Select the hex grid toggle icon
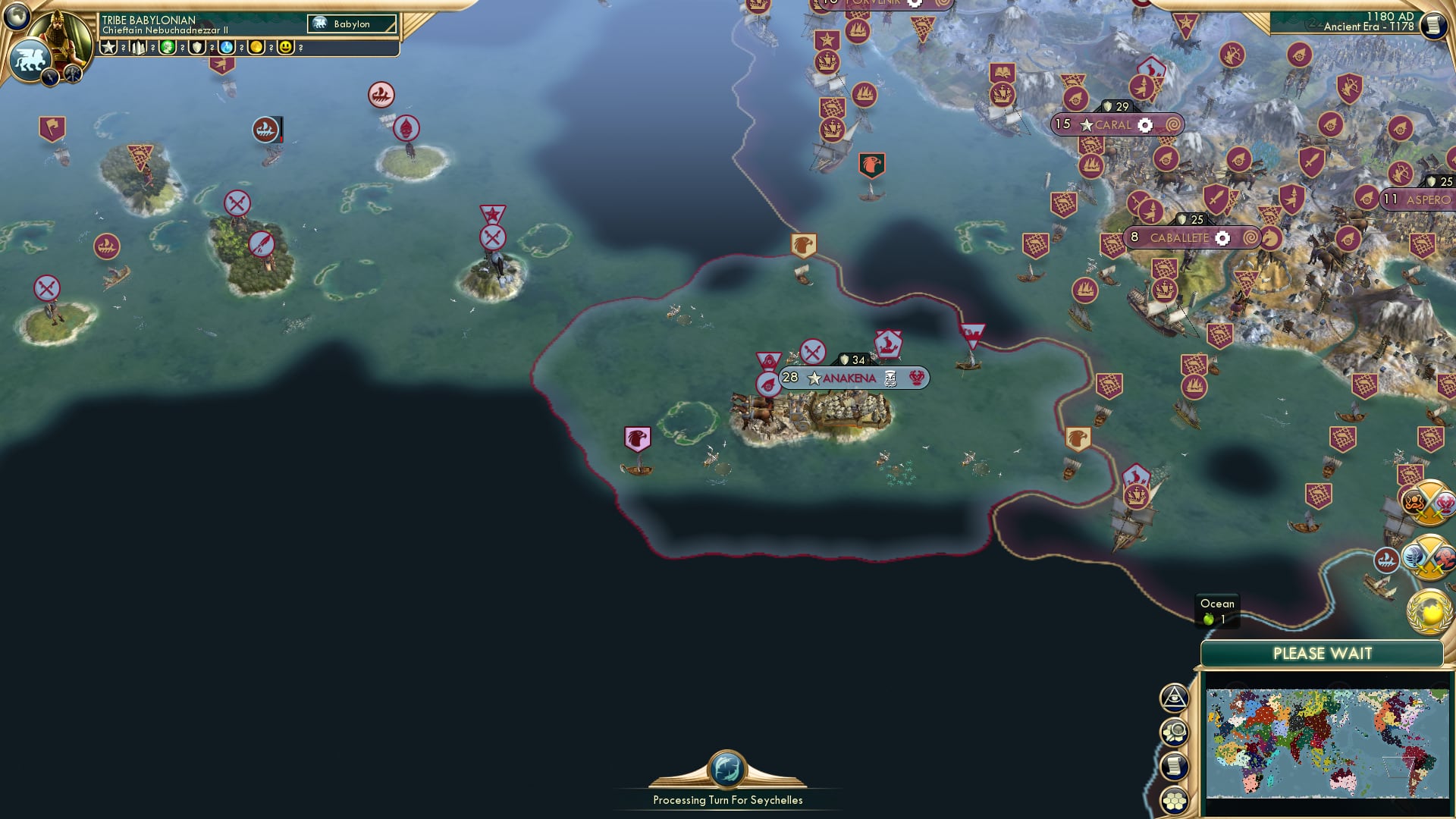Viewport: 1456px width, 819px height. tap(1174, 800)
